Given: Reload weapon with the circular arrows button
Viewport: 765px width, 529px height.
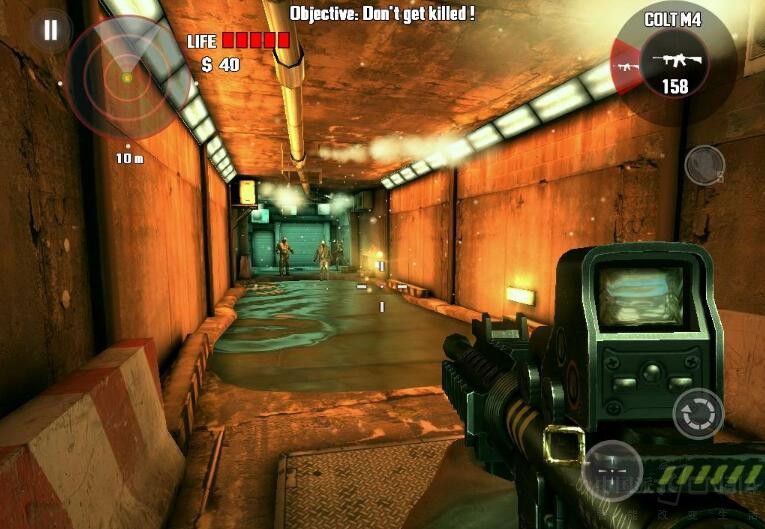Looking at the screenshot, I should pos(697,413).
